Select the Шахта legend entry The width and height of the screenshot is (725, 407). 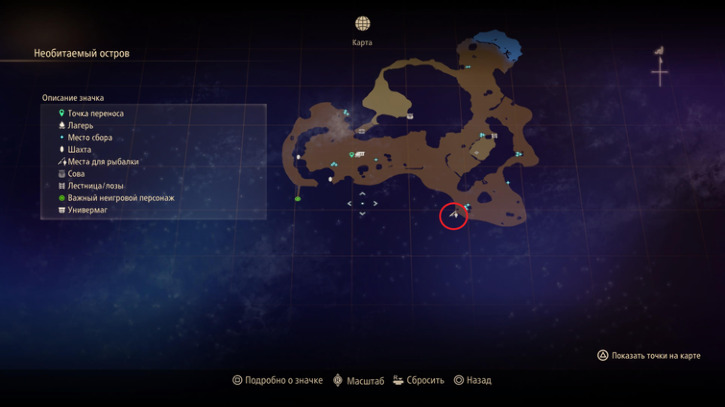[79, 150]
